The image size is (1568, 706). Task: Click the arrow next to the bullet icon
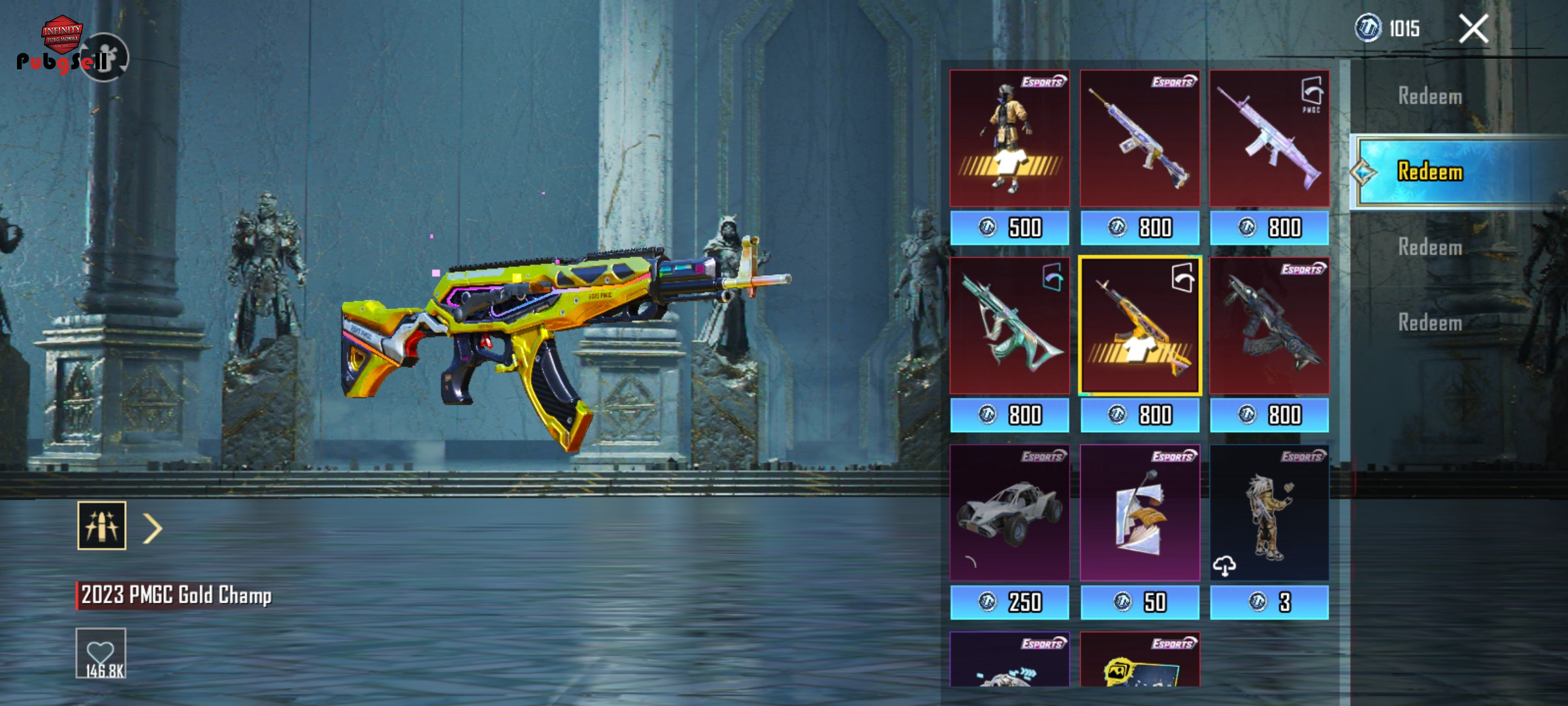[x=152, y=528]
